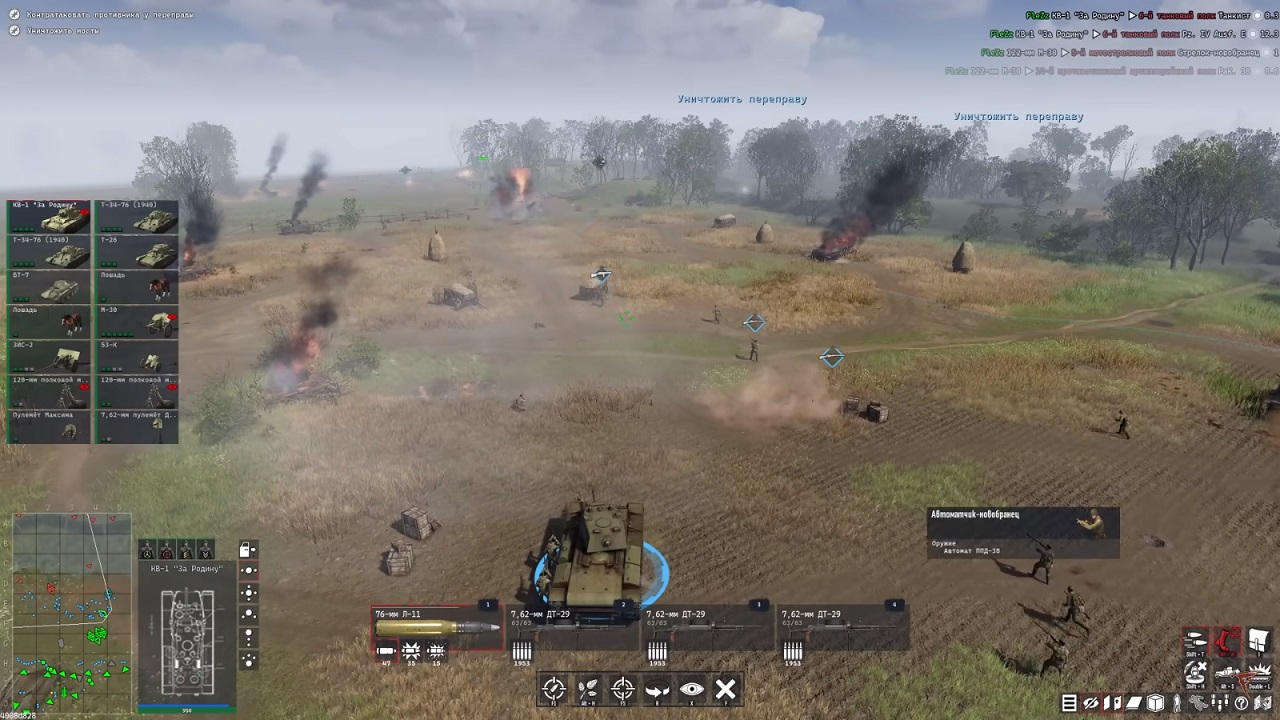
Task: Activate vegetation camouflage with the leaf icon
Action: click(586, 688)
